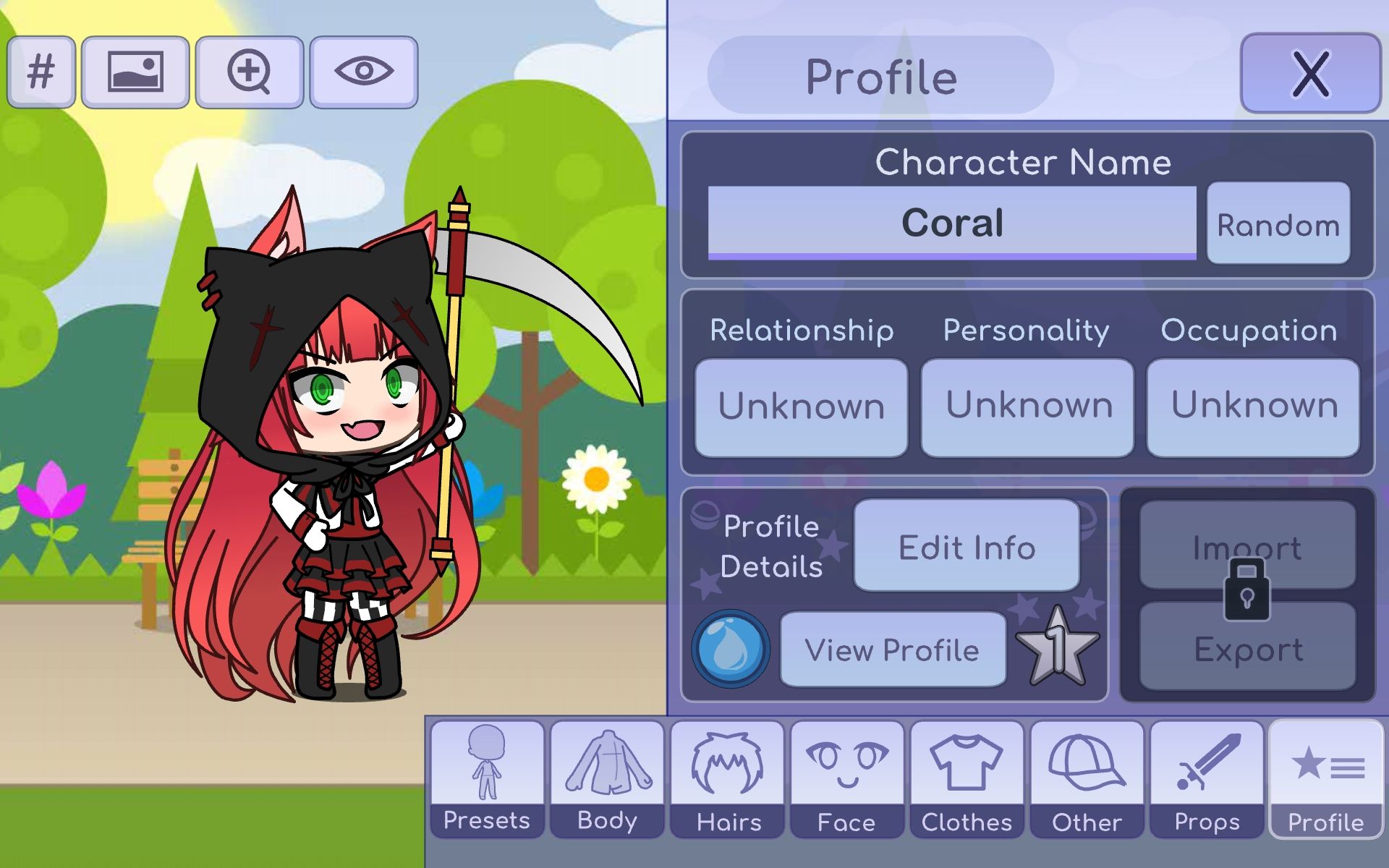Click the locked Export button

(x=1247, y=648)
